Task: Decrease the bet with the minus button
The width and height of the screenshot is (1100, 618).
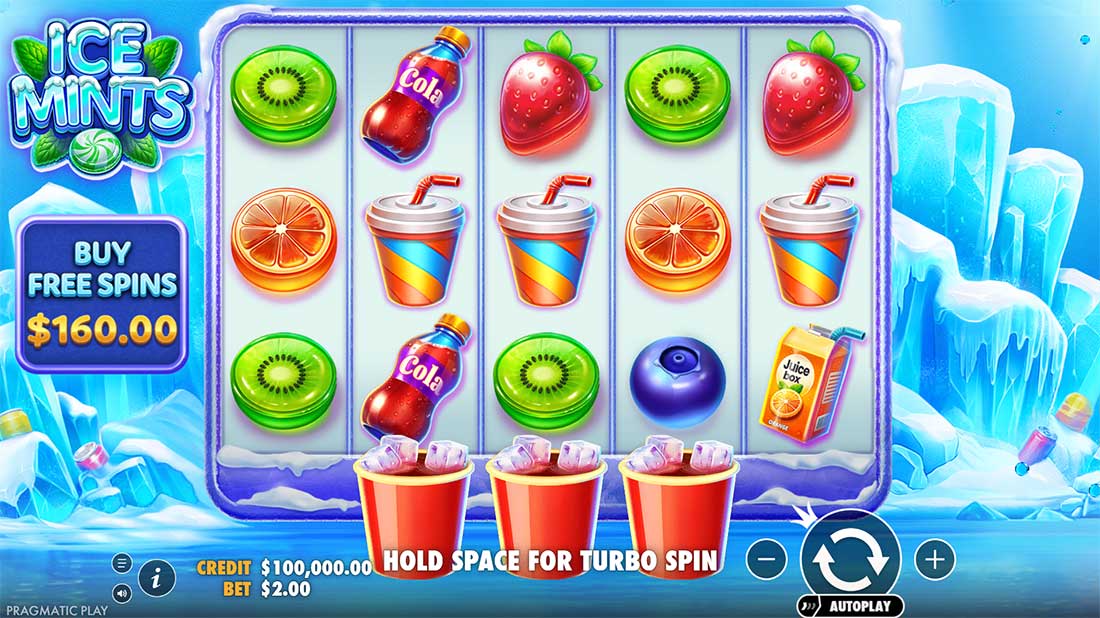Action: (766, 560)
